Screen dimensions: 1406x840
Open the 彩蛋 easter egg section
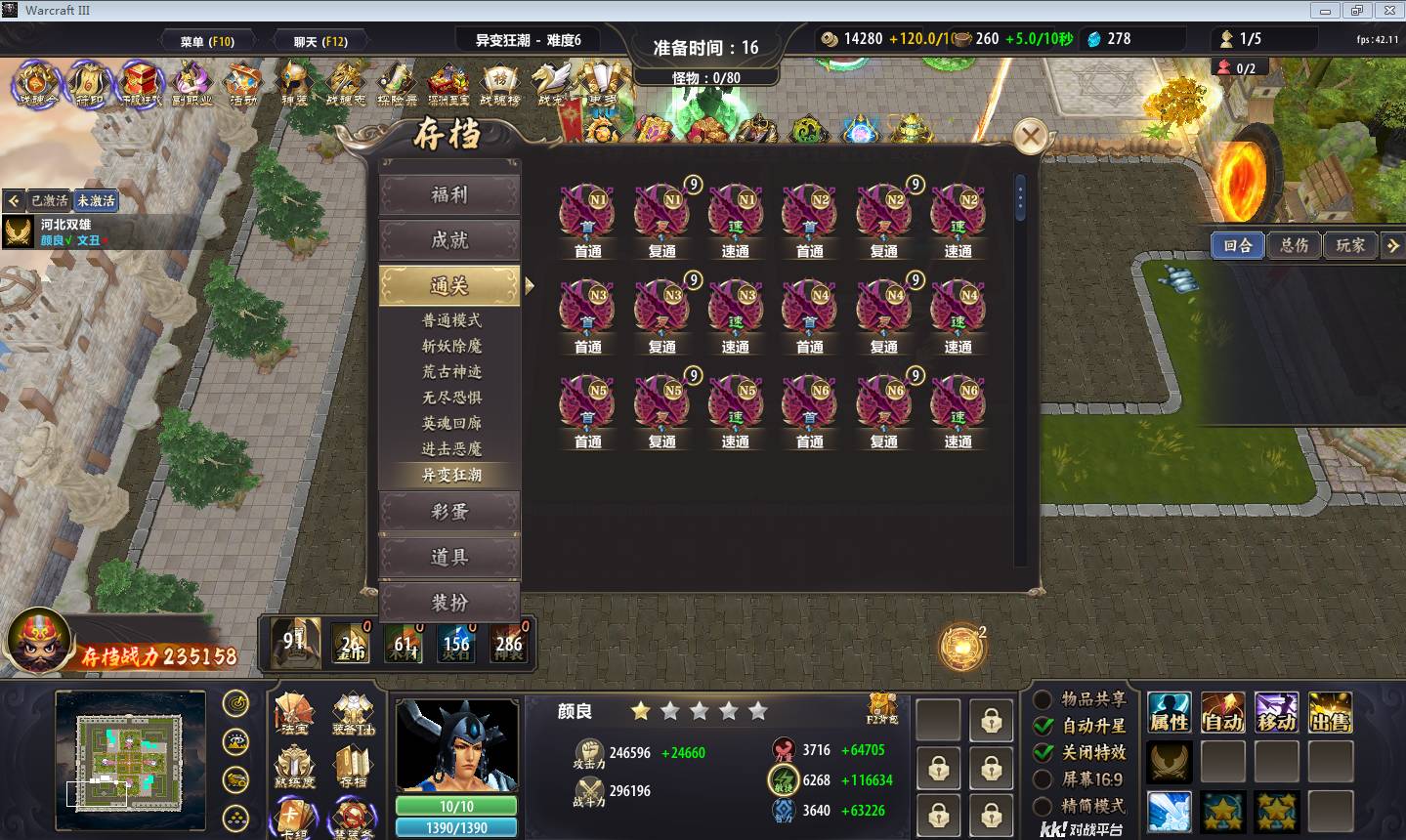pyautogui.click(x=449, y=512)
